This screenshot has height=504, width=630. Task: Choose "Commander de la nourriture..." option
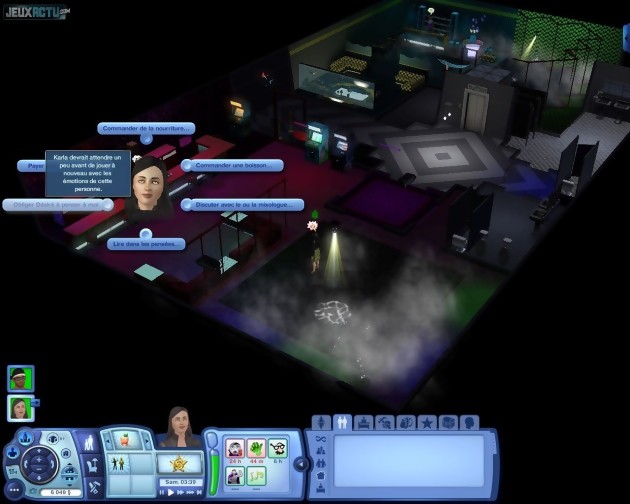146,128
